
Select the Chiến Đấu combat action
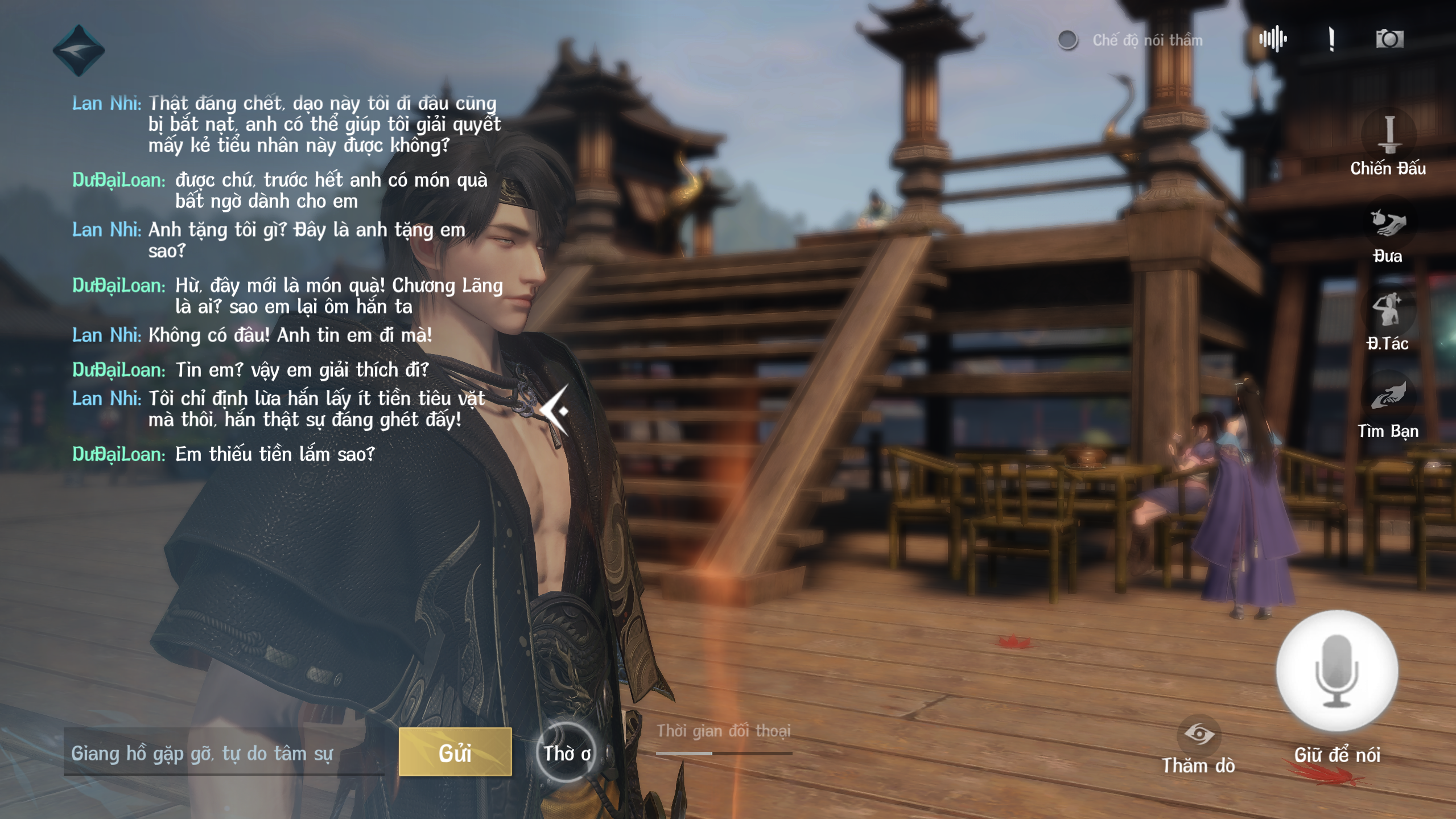(x=1389, y=137)
